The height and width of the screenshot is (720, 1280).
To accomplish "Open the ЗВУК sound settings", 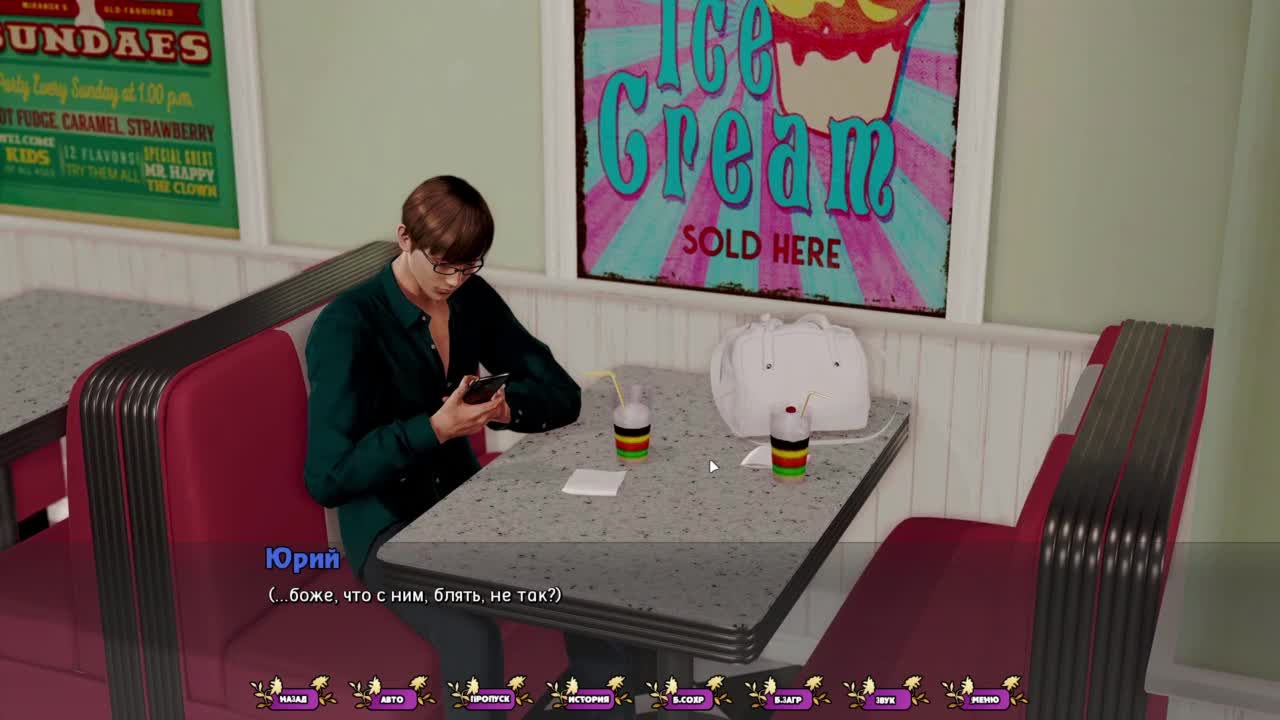I will point(885,698).
